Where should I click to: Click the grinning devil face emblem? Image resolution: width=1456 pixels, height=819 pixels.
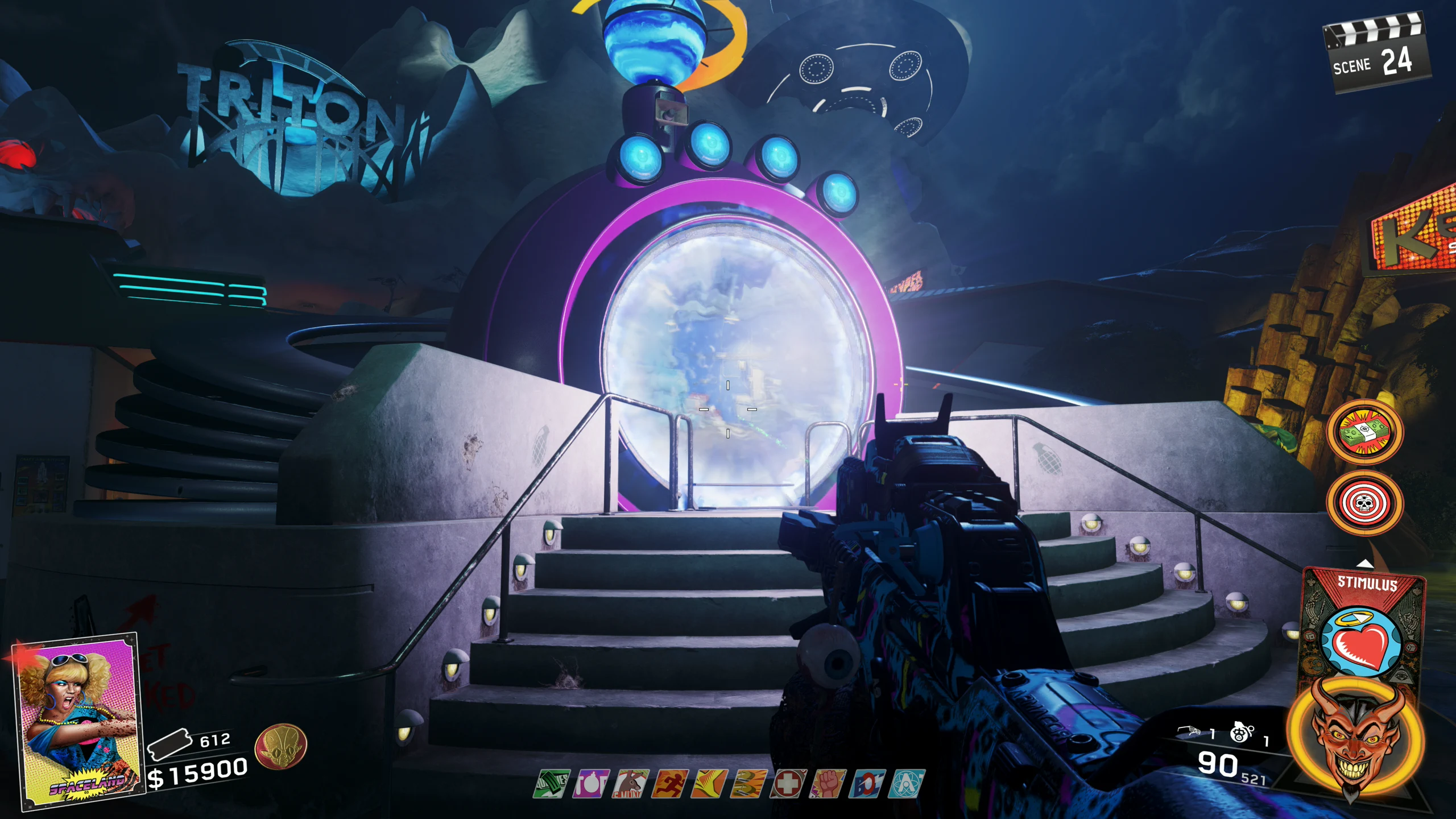click(1356, 738)
